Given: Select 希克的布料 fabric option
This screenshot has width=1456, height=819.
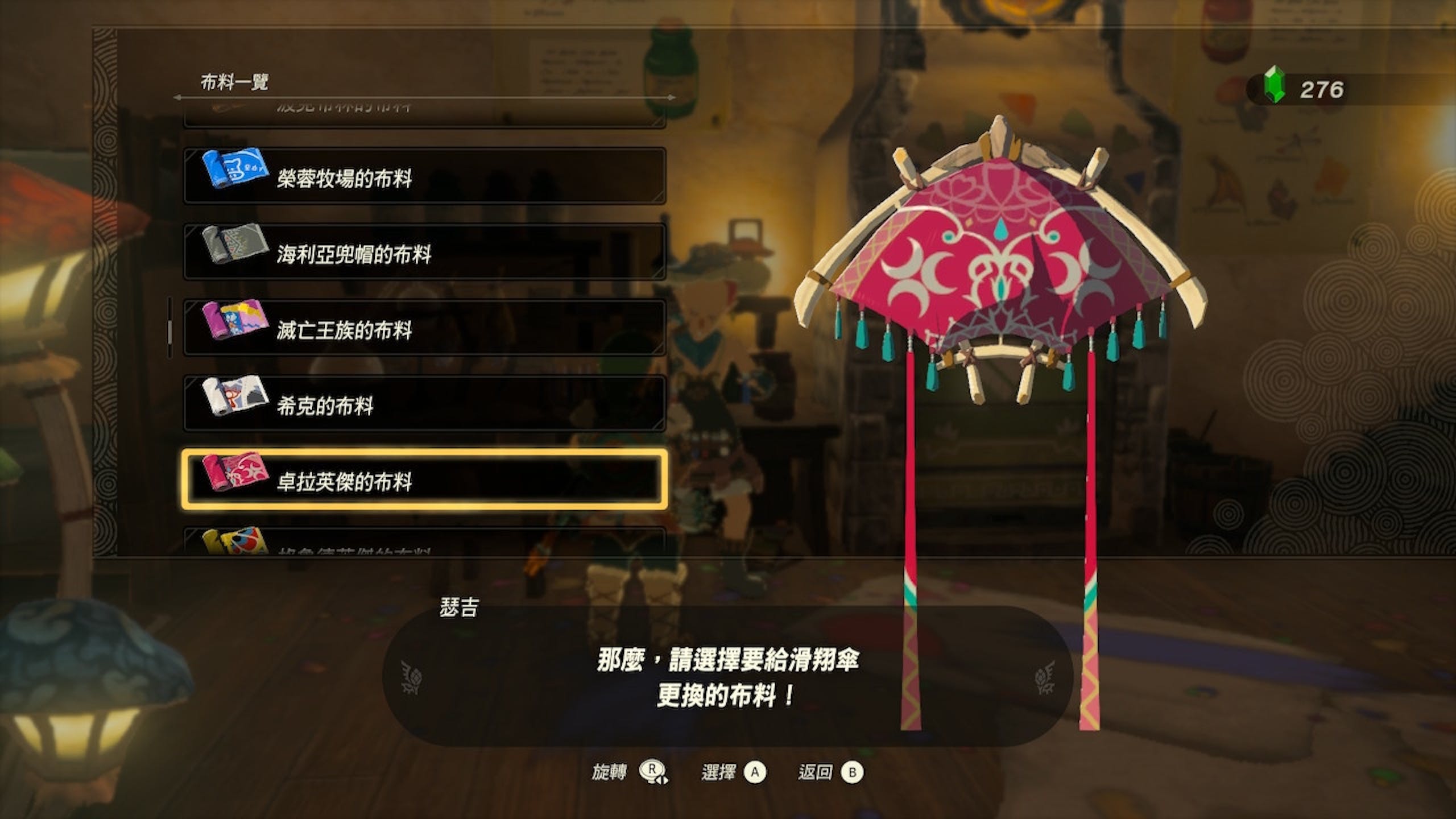Looking at the screenshot, I should point(424,404).
